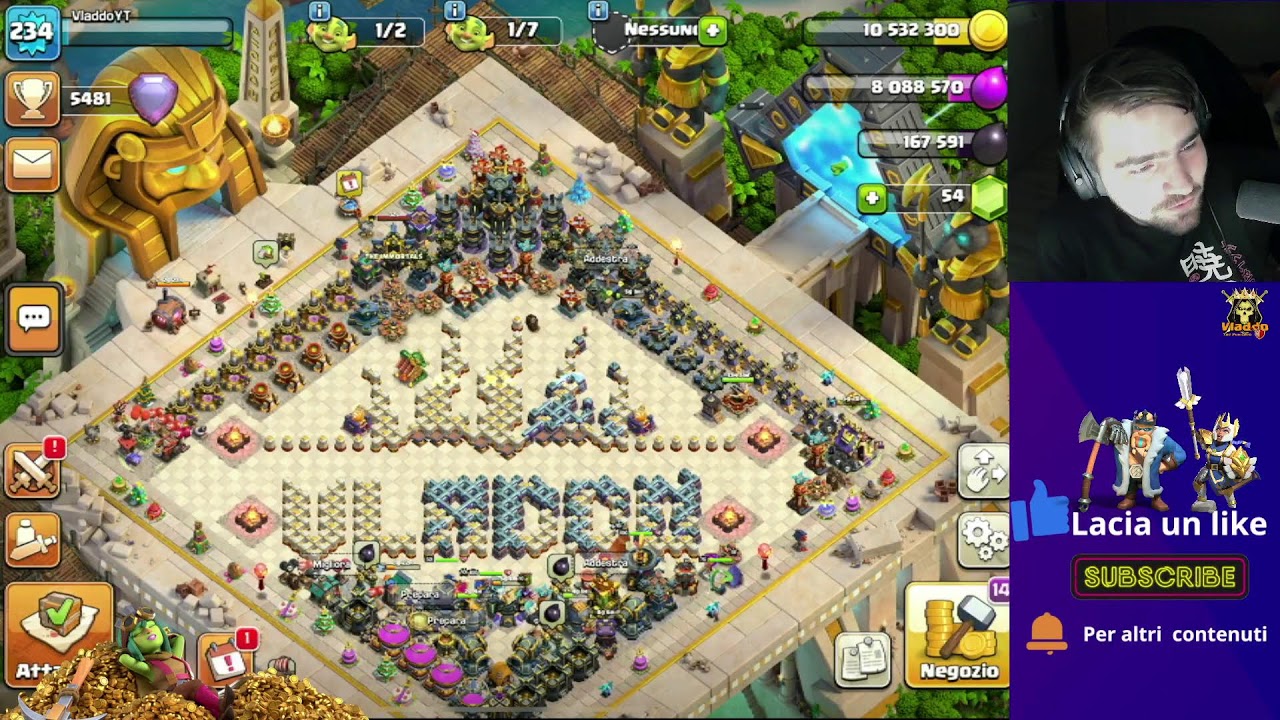Click the SUBSCRIBE button on stream overlay
1280x720 pixels.
point(1159,577)
